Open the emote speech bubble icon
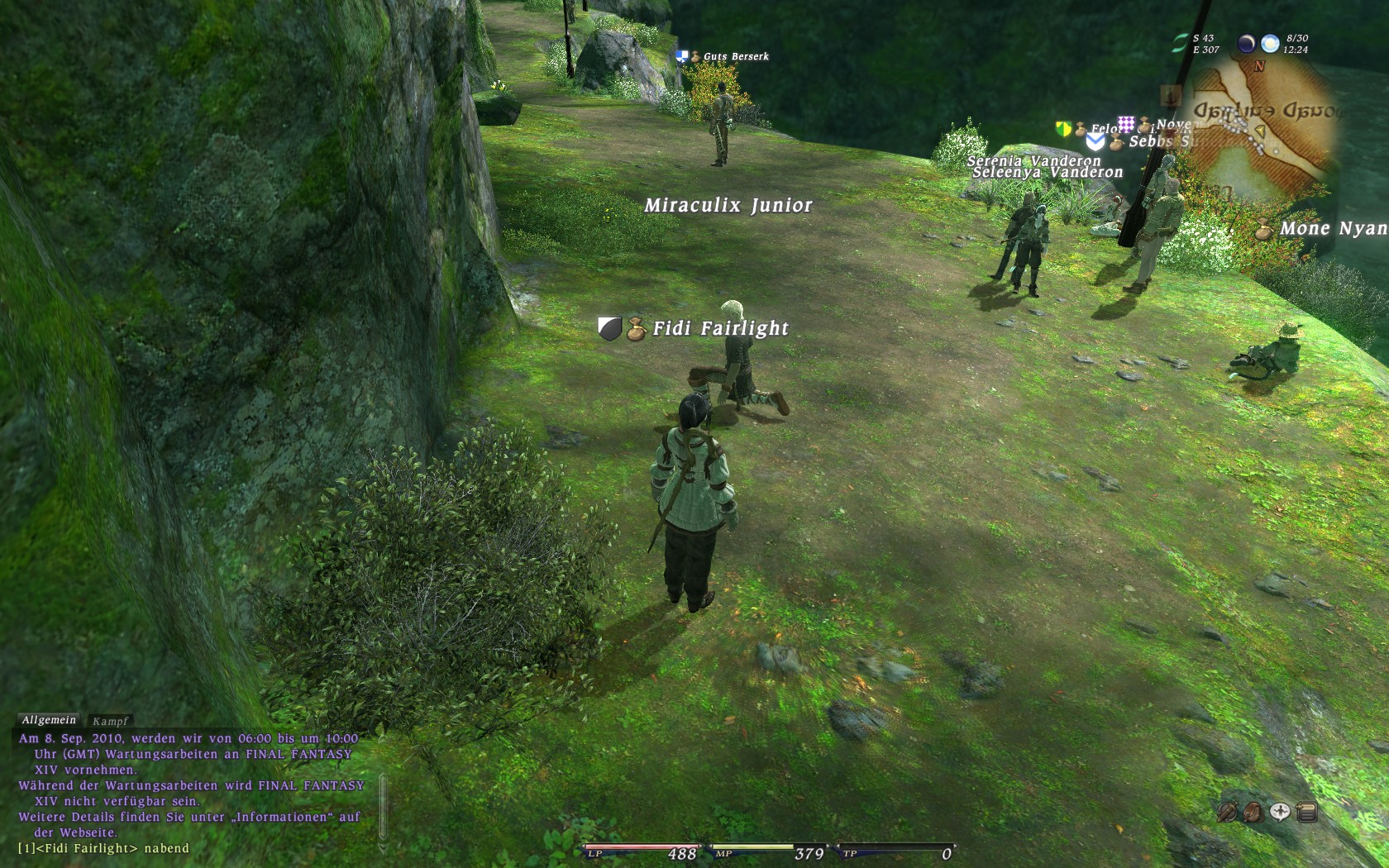The width and height of the screenshot is (1389, 868). coord(1280,813)
